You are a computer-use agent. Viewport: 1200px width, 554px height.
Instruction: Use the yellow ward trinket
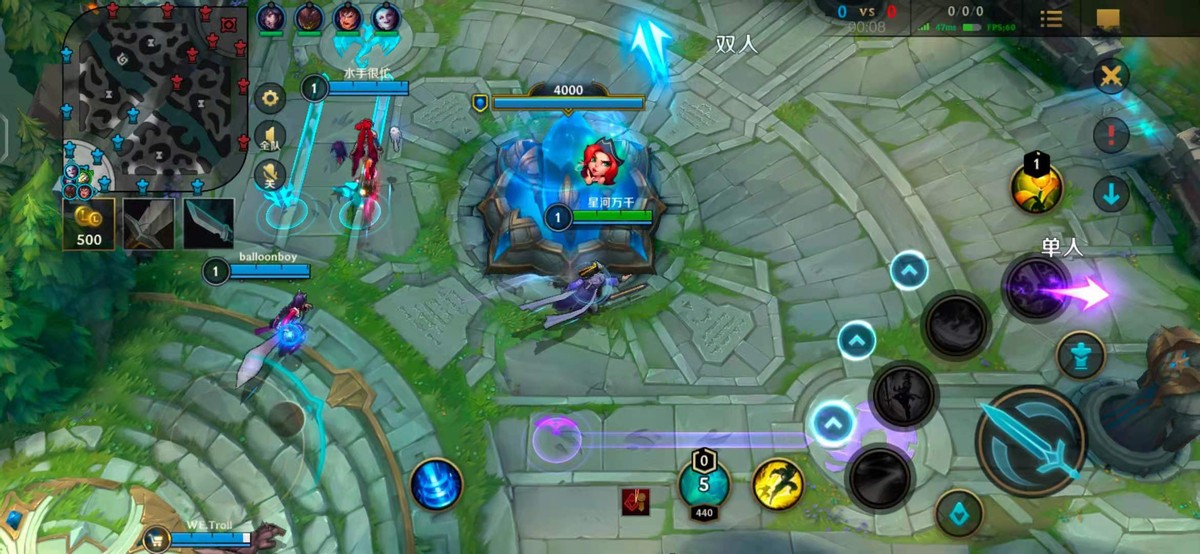pyautogui.click(x=1036, y=186)
